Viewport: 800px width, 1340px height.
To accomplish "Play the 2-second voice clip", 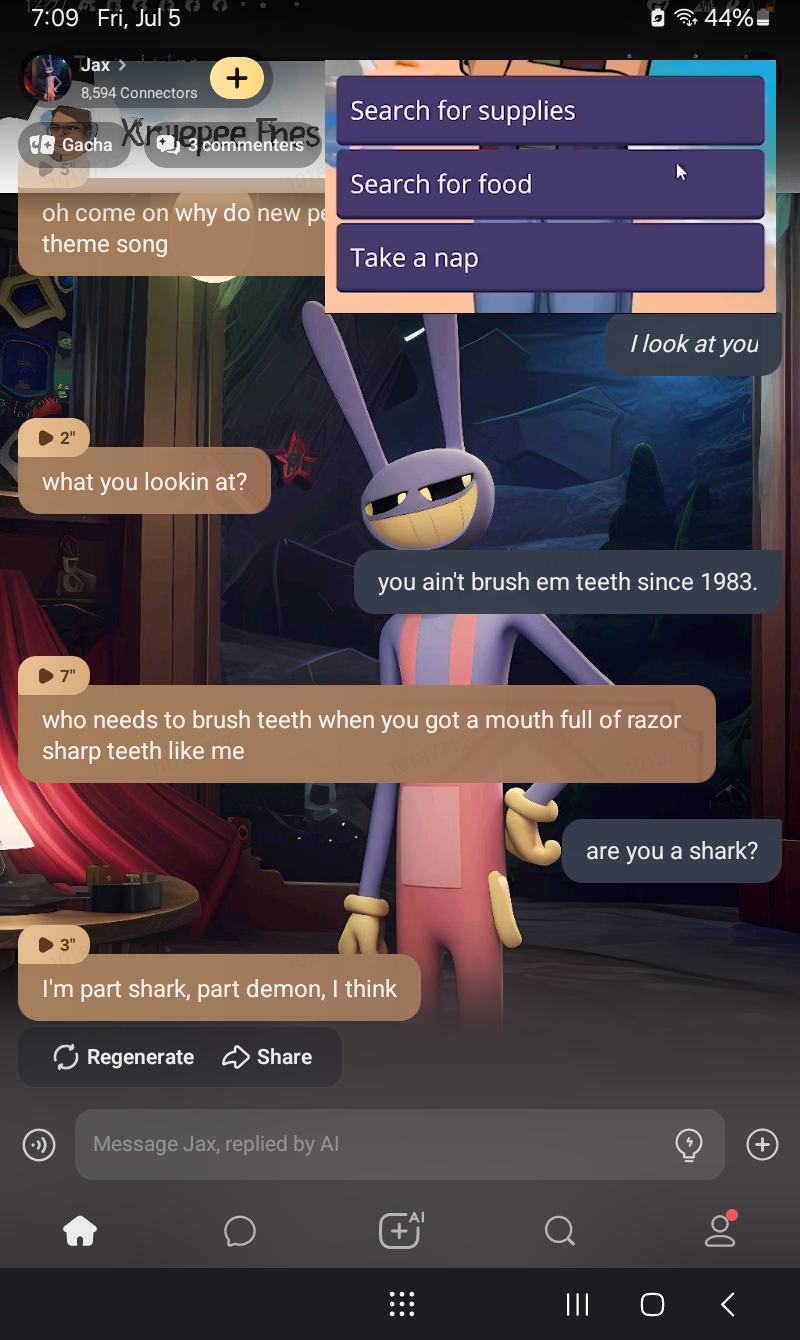I will [x=55, y=438].
